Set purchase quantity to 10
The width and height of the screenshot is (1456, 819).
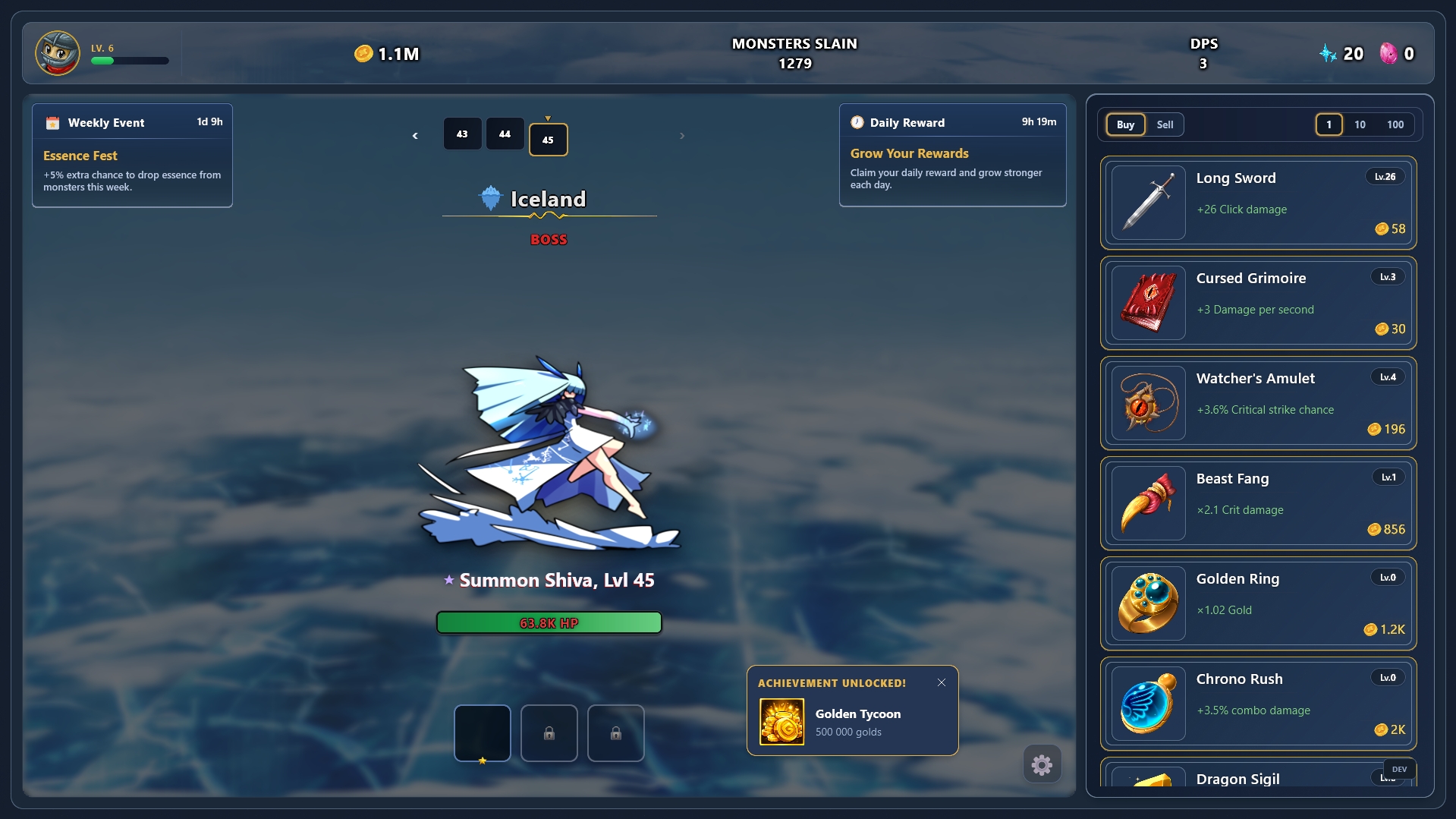point(1360,124)
